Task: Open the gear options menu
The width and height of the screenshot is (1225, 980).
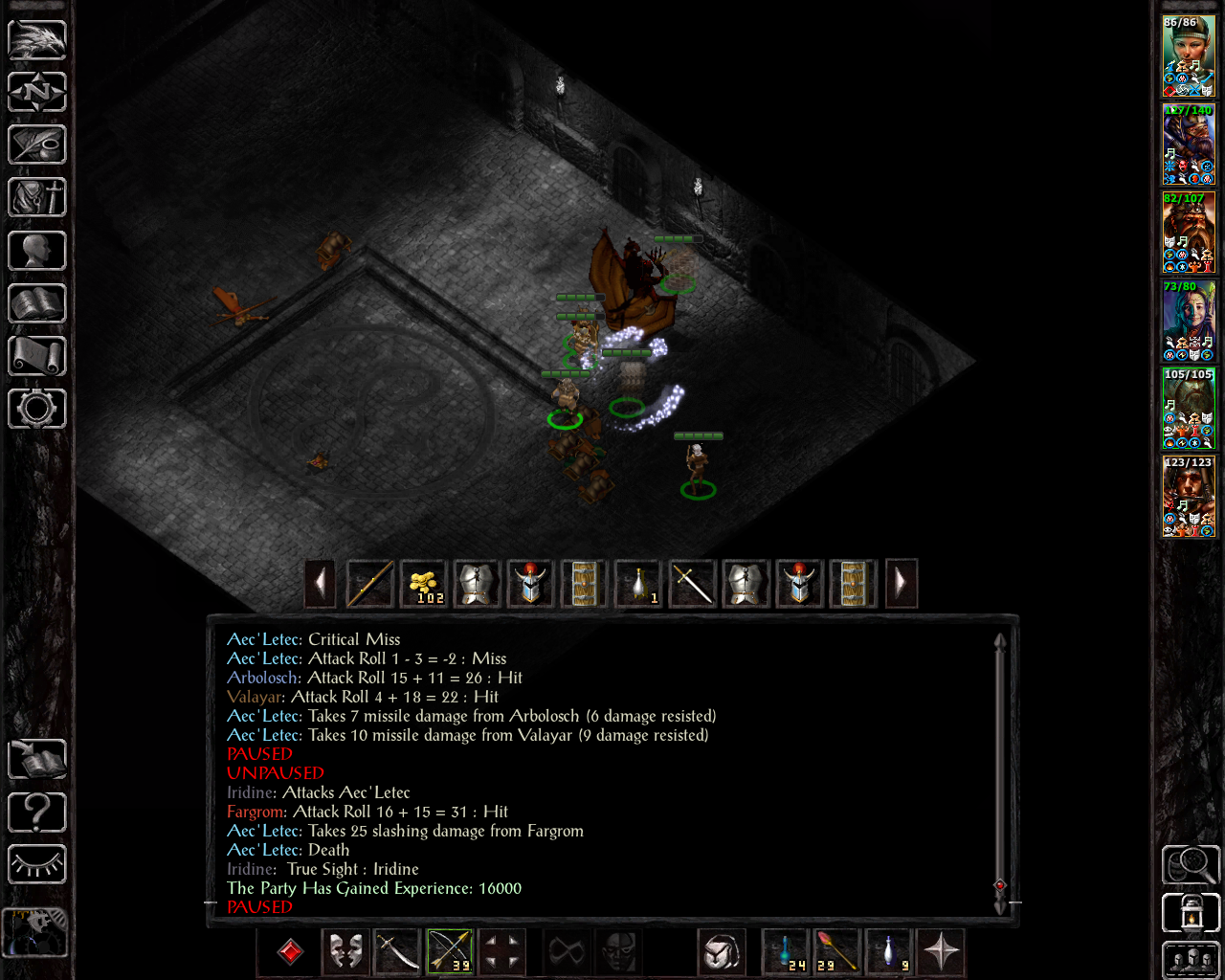Action: tap(37, 410)
